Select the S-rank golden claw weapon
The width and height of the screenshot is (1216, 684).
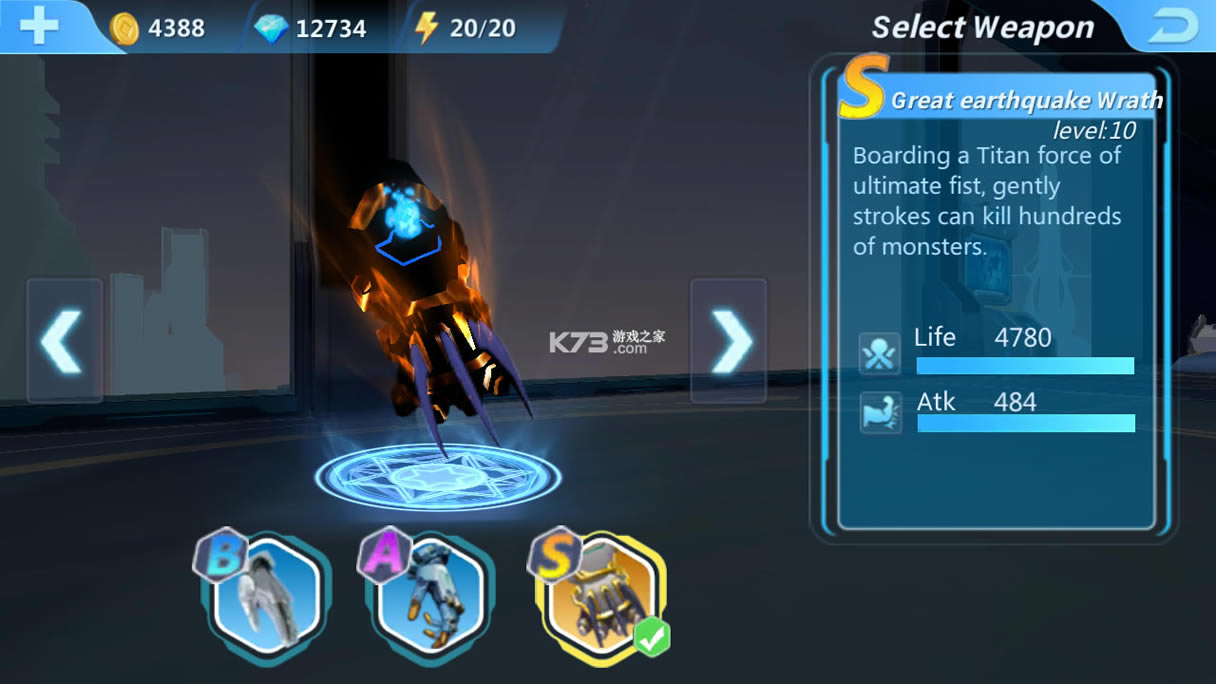600,594
